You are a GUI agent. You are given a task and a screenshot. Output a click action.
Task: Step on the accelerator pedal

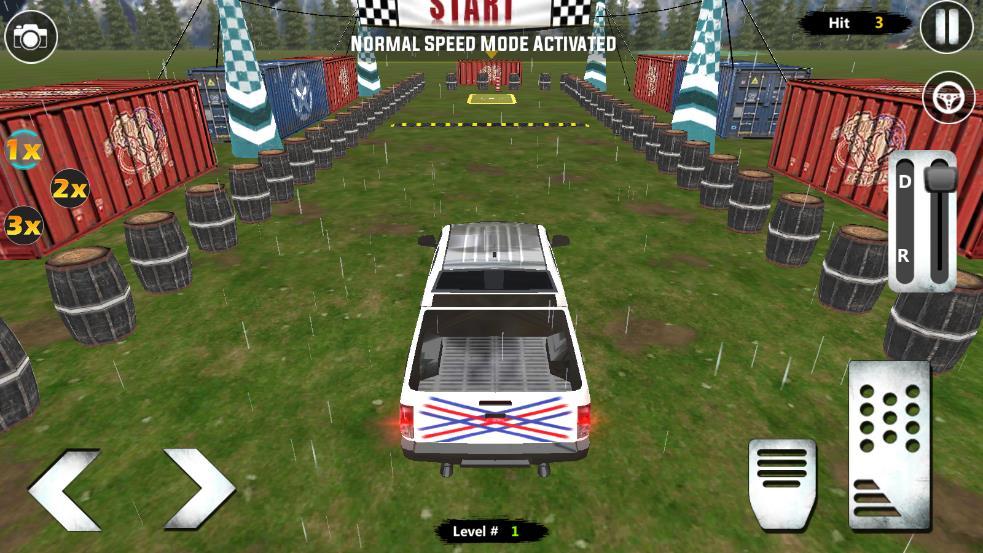click(x=889, y=445)
